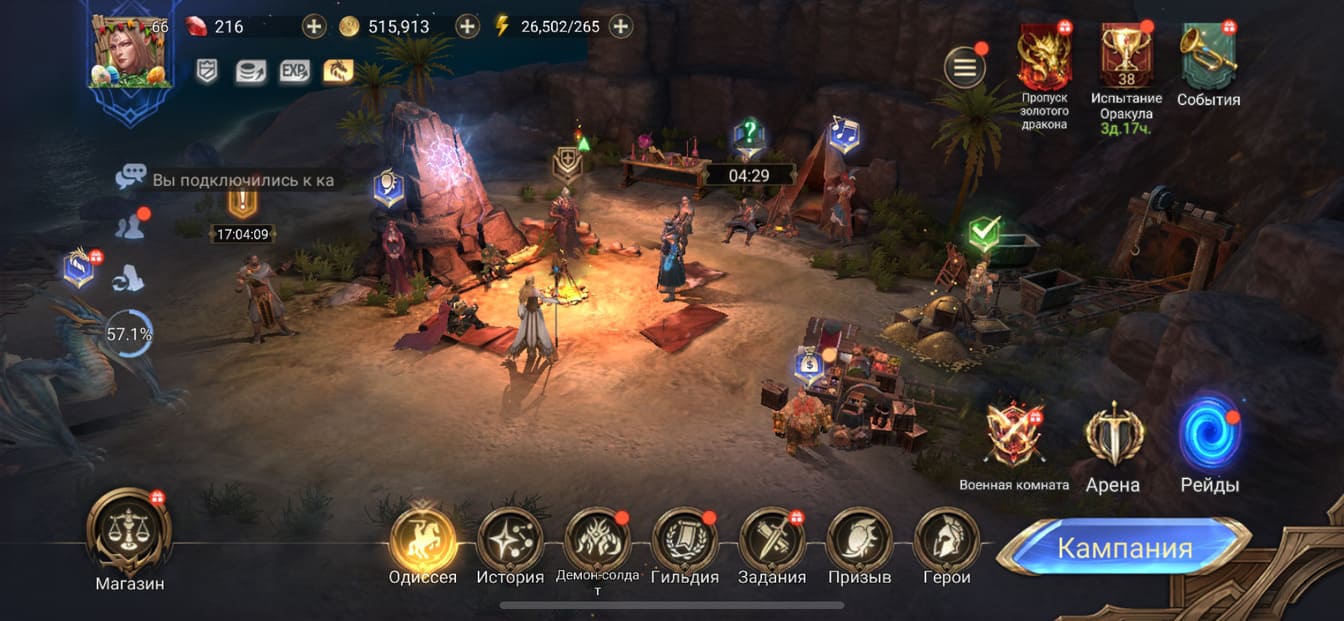The height and width of the screenshot is (621, 1344).
Task: Open the Пропуск золотого дракона pass
Action: (x=1044, y=56)
